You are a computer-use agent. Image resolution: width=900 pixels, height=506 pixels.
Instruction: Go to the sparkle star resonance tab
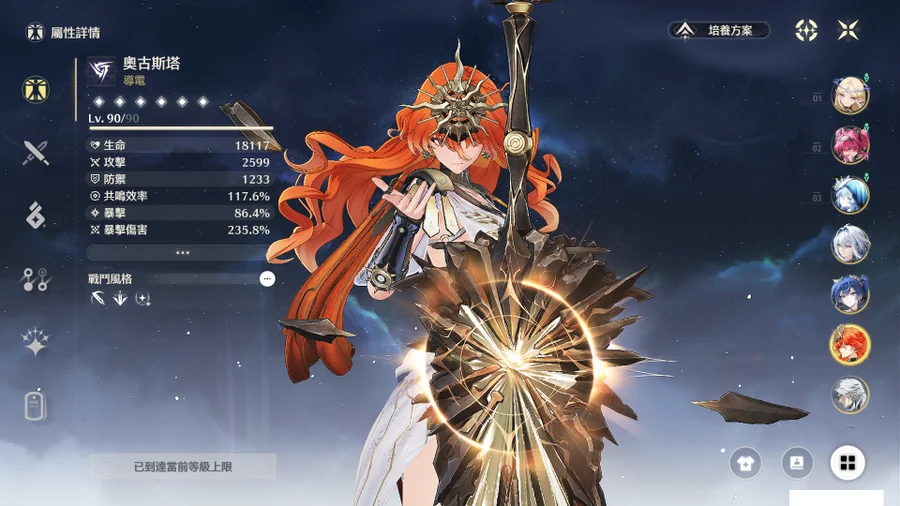[36, 343]
